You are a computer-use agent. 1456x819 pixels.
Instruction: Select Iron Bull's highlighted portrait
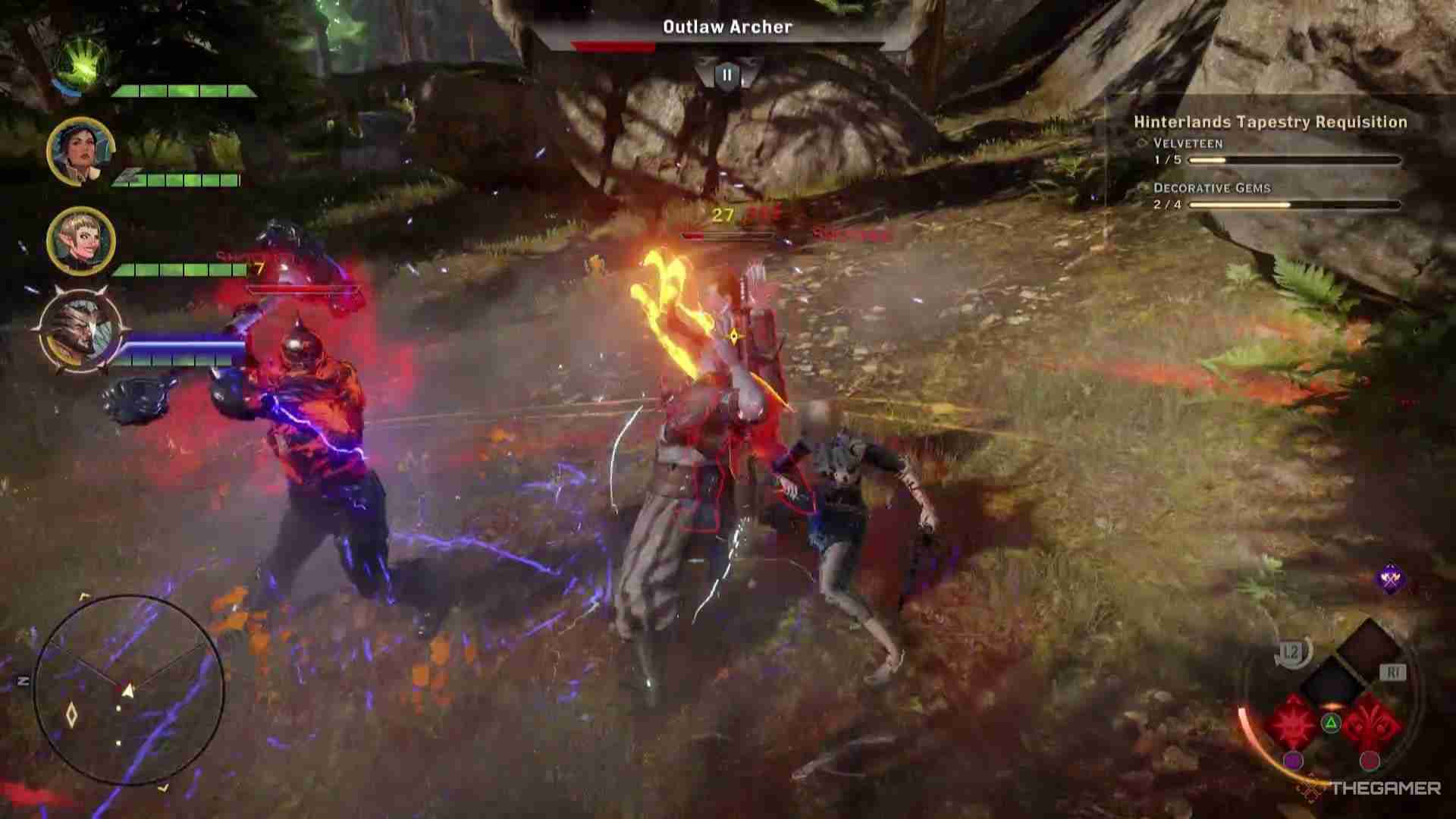click(x=79, y=331)
